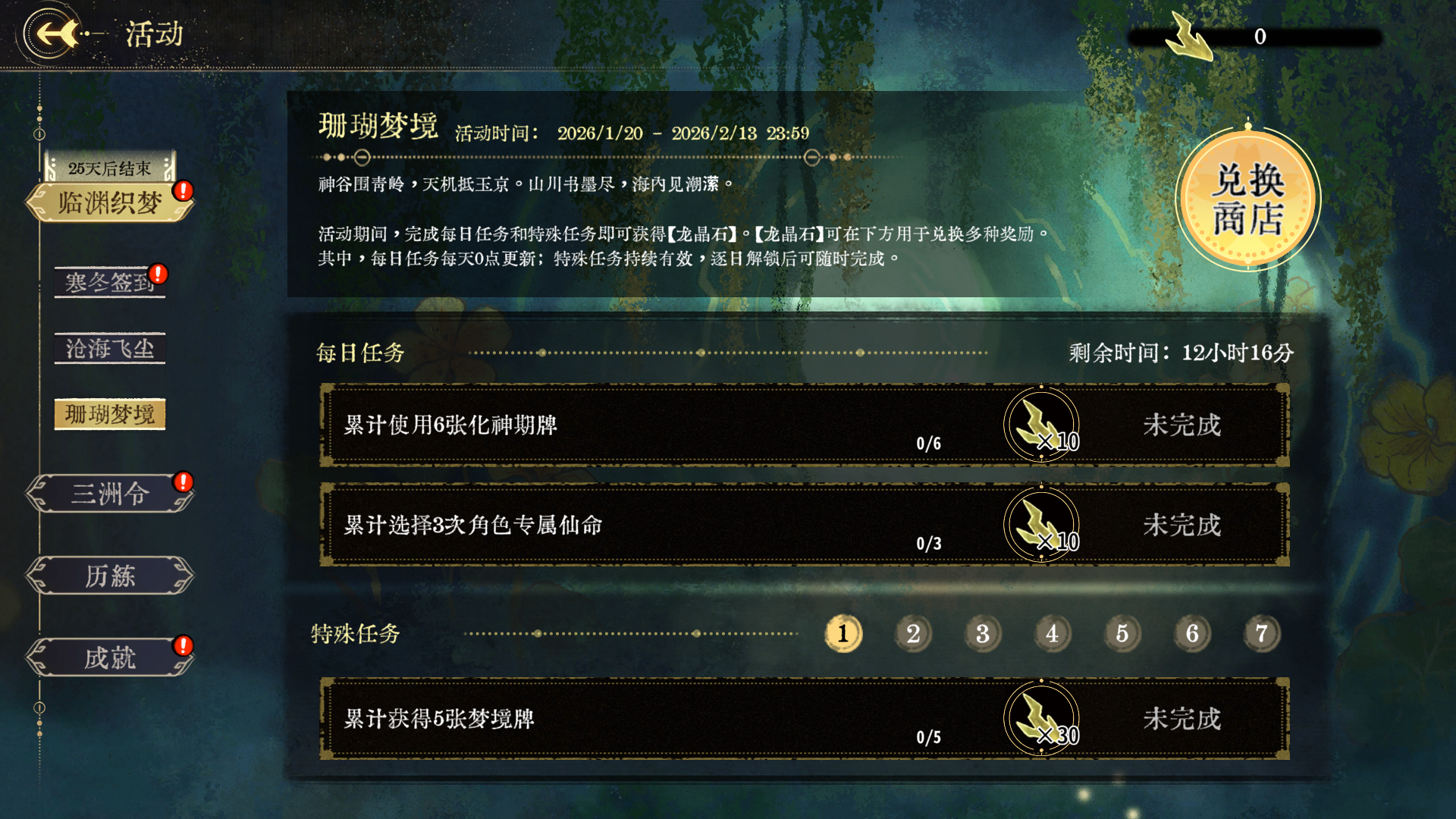
Task: Expand the 临渊织梦 event section
Action: pos(109,202)
